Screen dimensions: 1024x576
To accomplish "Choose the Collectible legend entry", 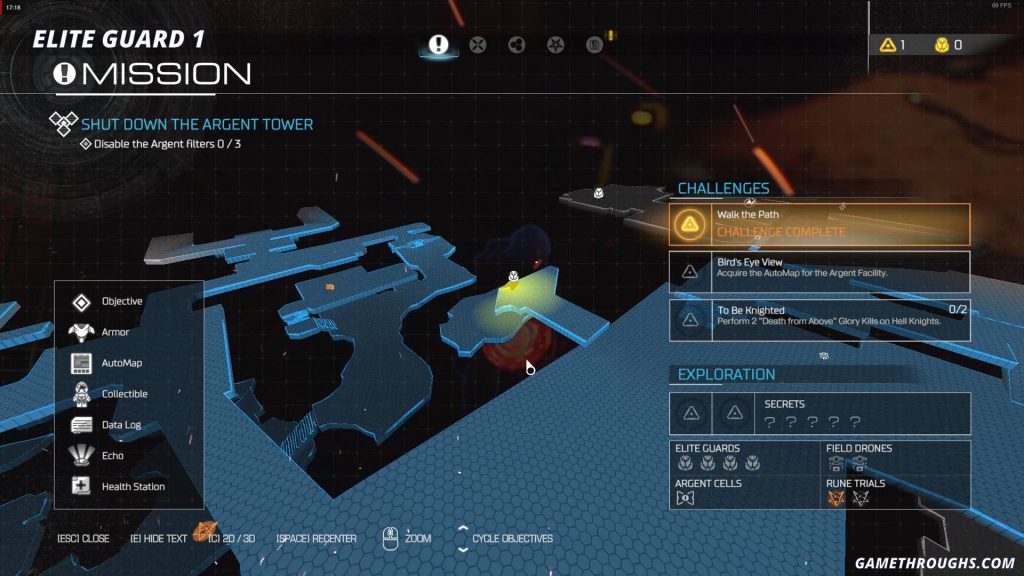I will [x=124, y=394].
